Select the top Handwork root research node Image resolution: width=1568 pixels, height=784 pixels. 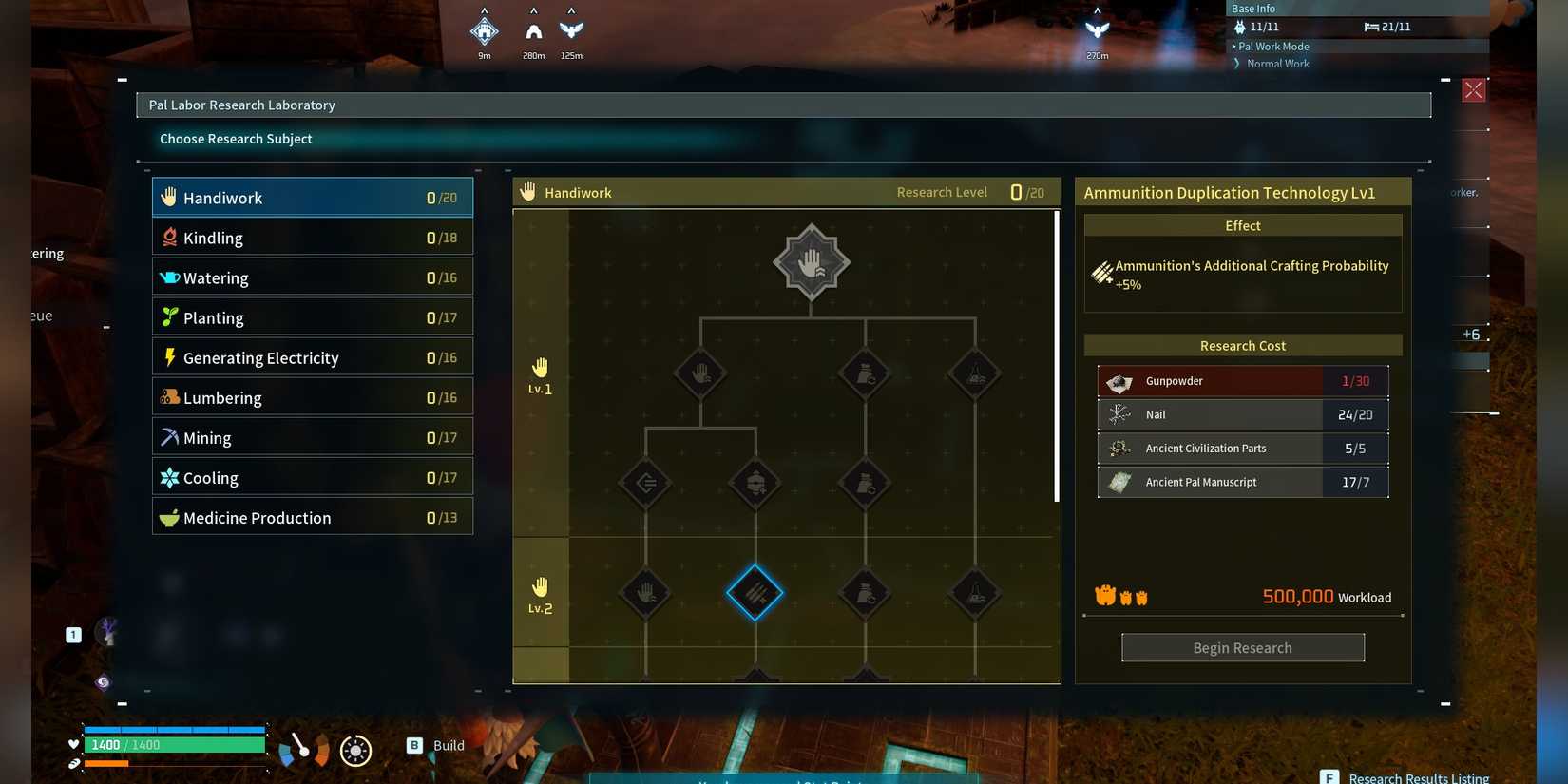point(811,262)
